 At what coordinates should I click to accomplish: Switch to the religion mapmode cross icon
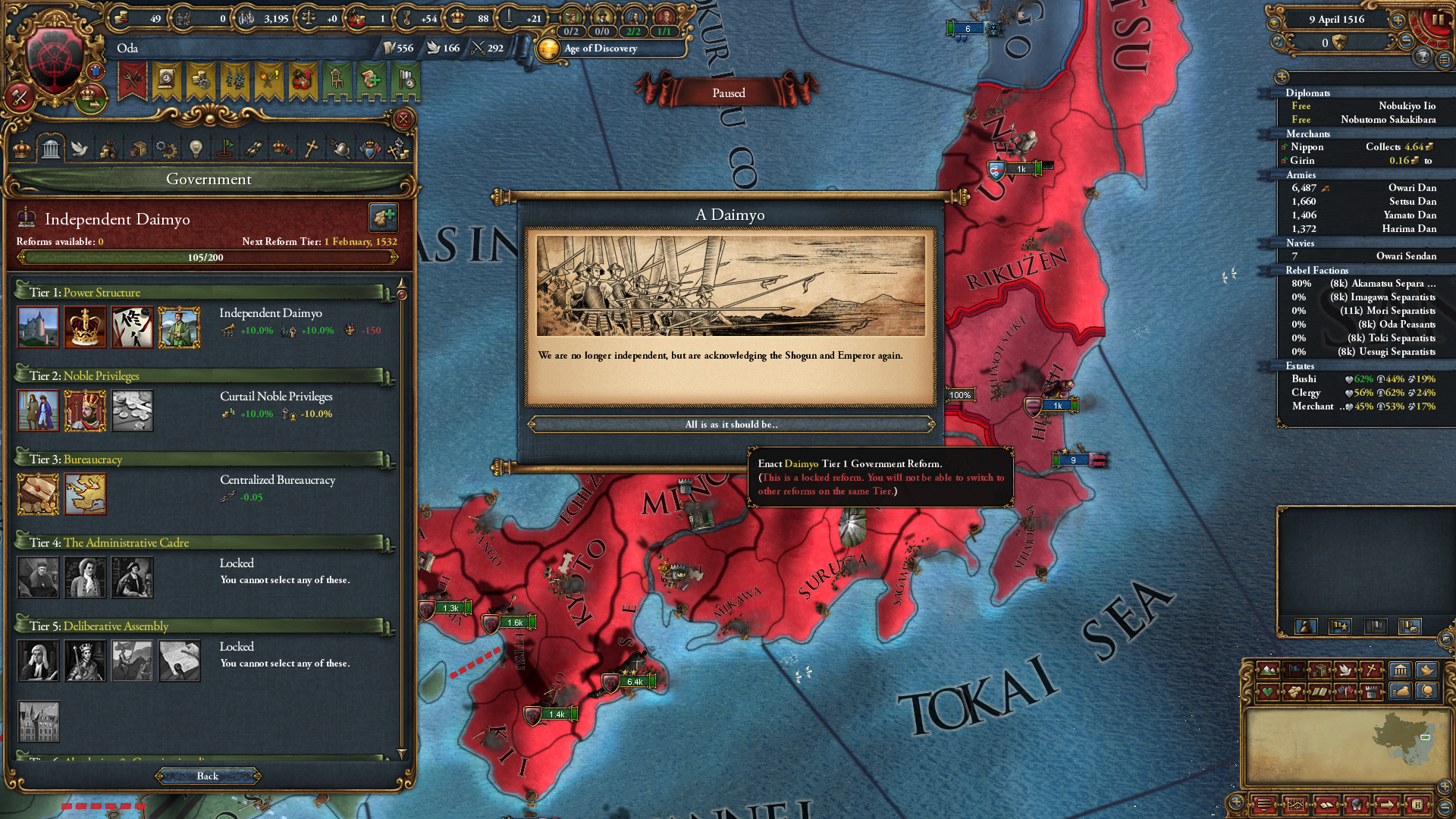(x=1371, y=670)
